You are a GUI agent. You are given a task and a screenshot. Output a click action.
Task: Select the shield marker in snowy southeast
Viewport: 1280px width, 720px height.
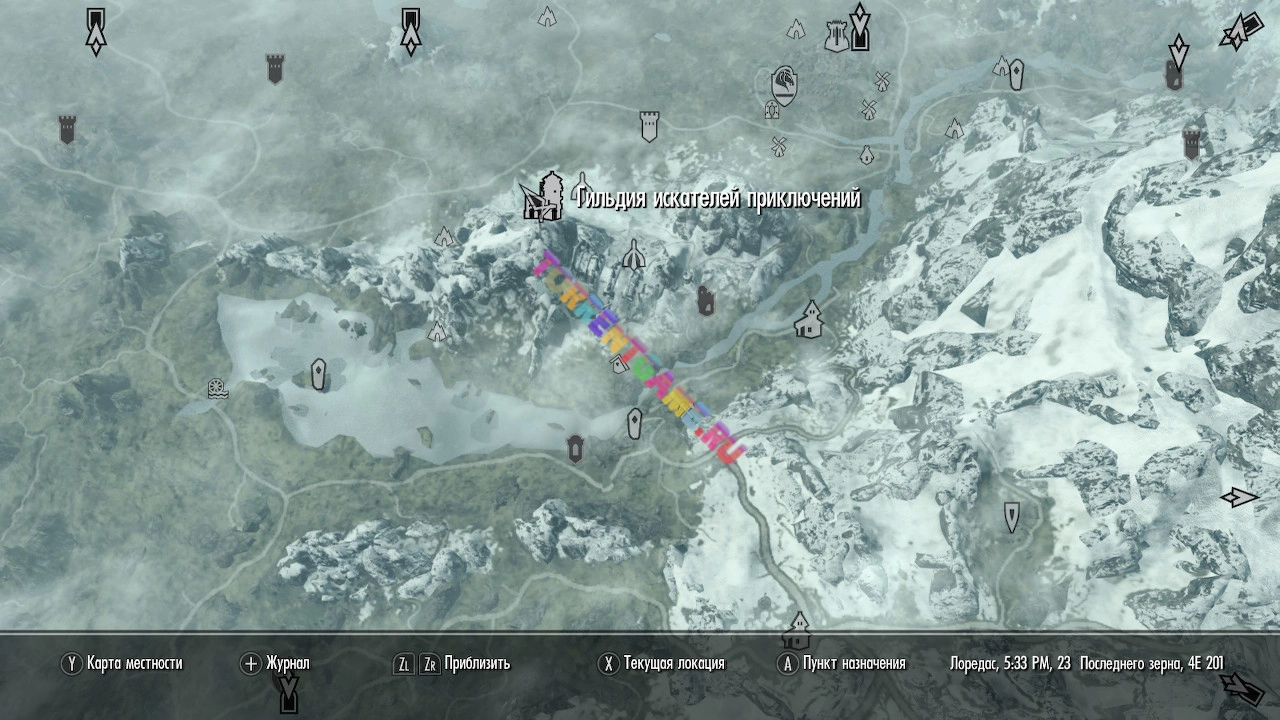(1012, 517)
